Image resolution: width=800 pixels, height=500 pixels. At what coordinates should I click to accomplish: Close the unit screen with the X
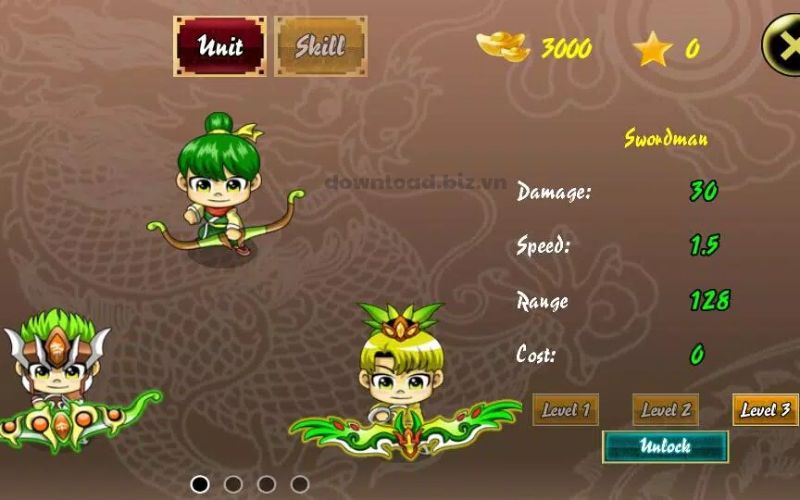pos(782,44)
